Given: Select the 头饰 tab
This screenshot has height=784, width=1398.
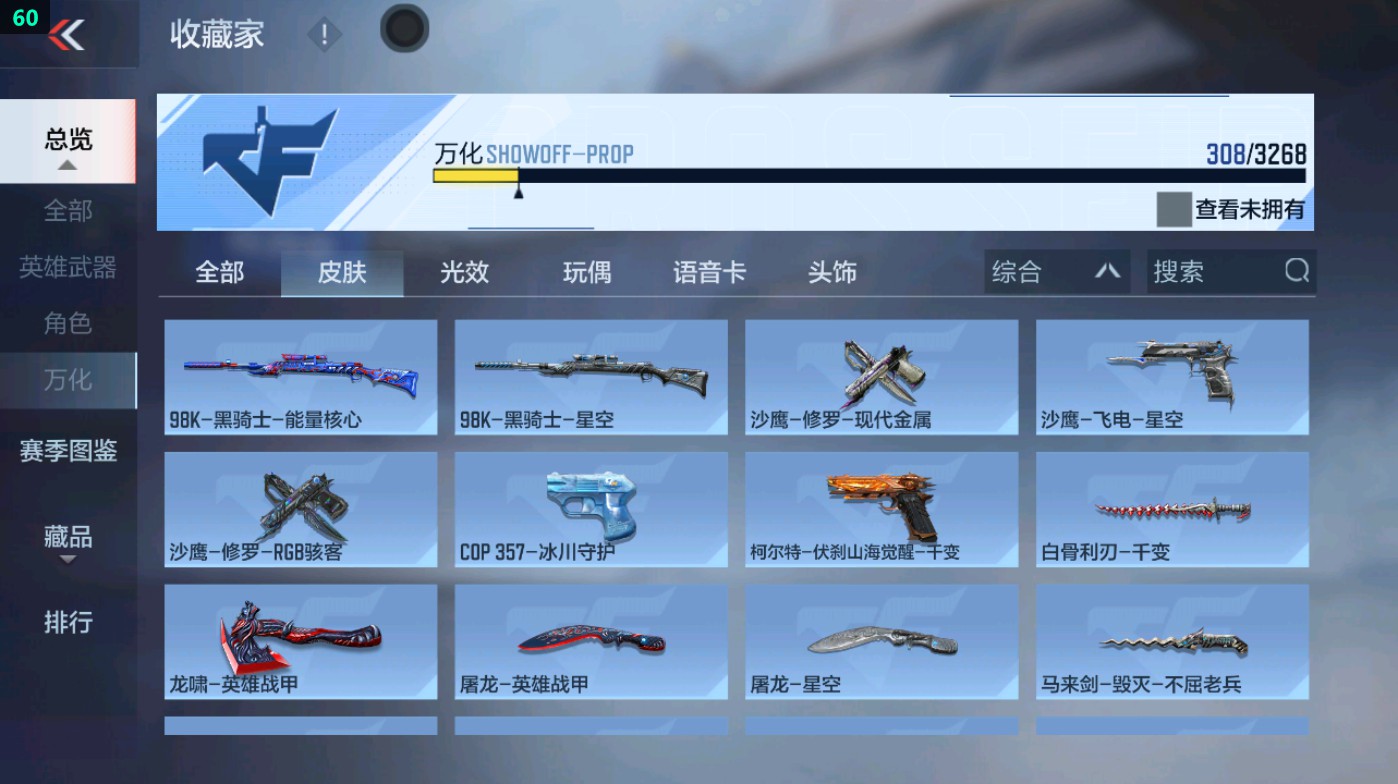Looking at the screenshot, I should coord(834,271).
